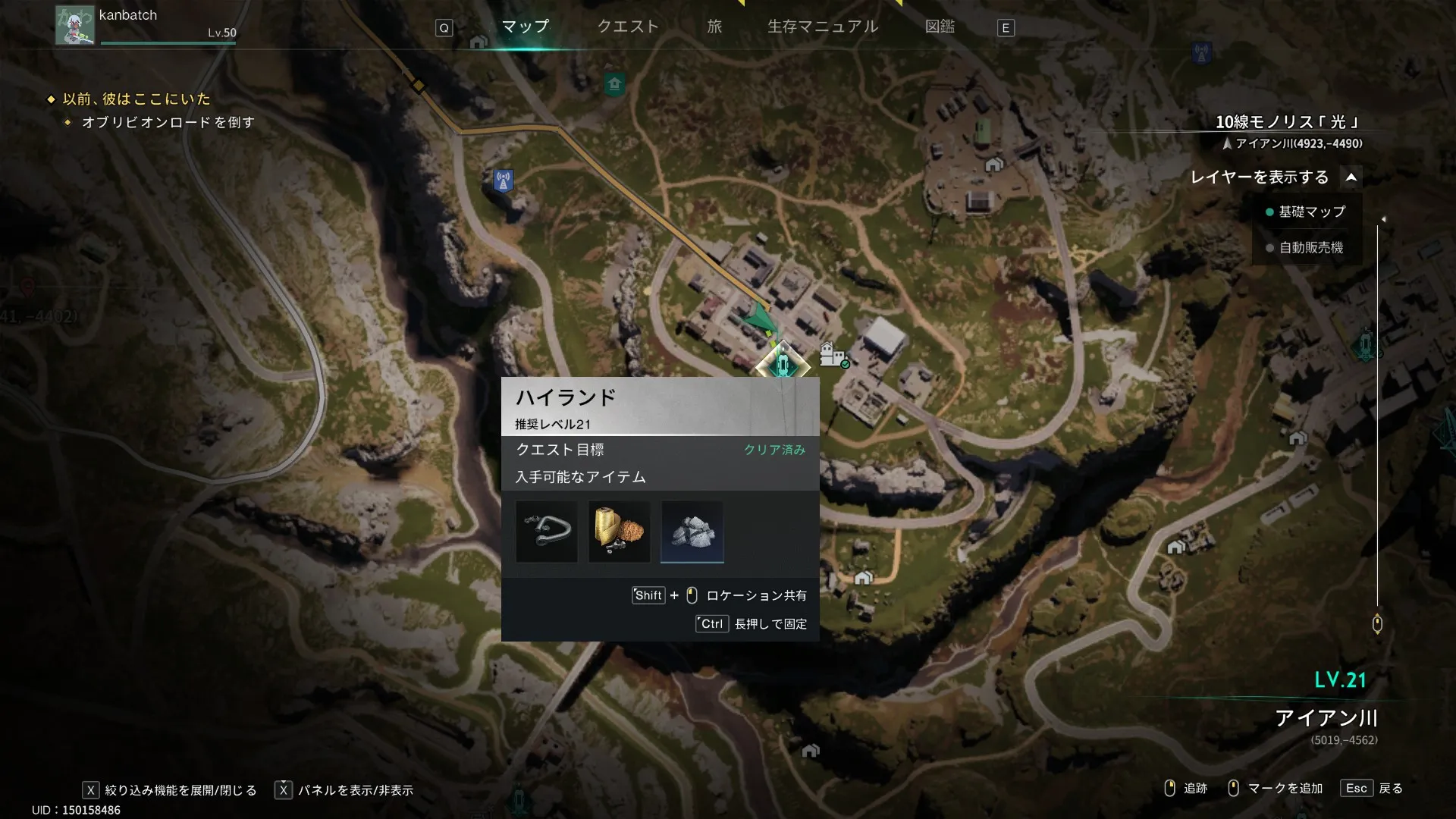This screenshot has width=1456, height=819.
Task: Click the metal carabiner item slot
Action: (x=546, y=532)
